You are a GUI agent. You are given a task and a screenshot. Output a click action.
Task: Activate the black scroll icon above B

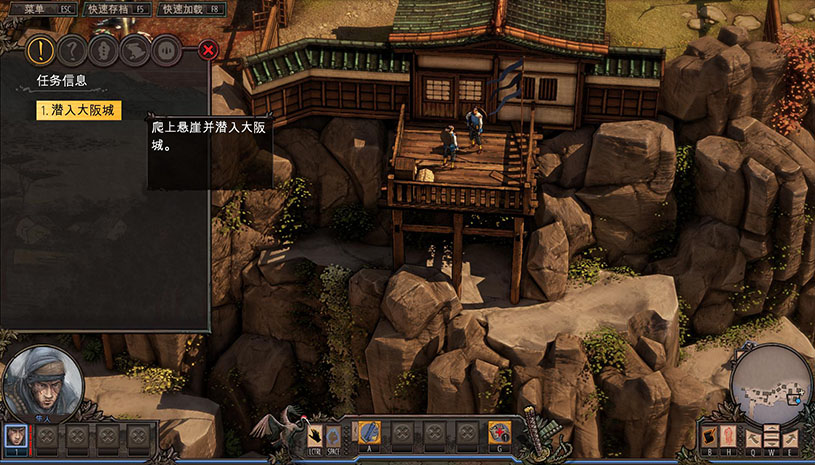click(x=709, y=435)
